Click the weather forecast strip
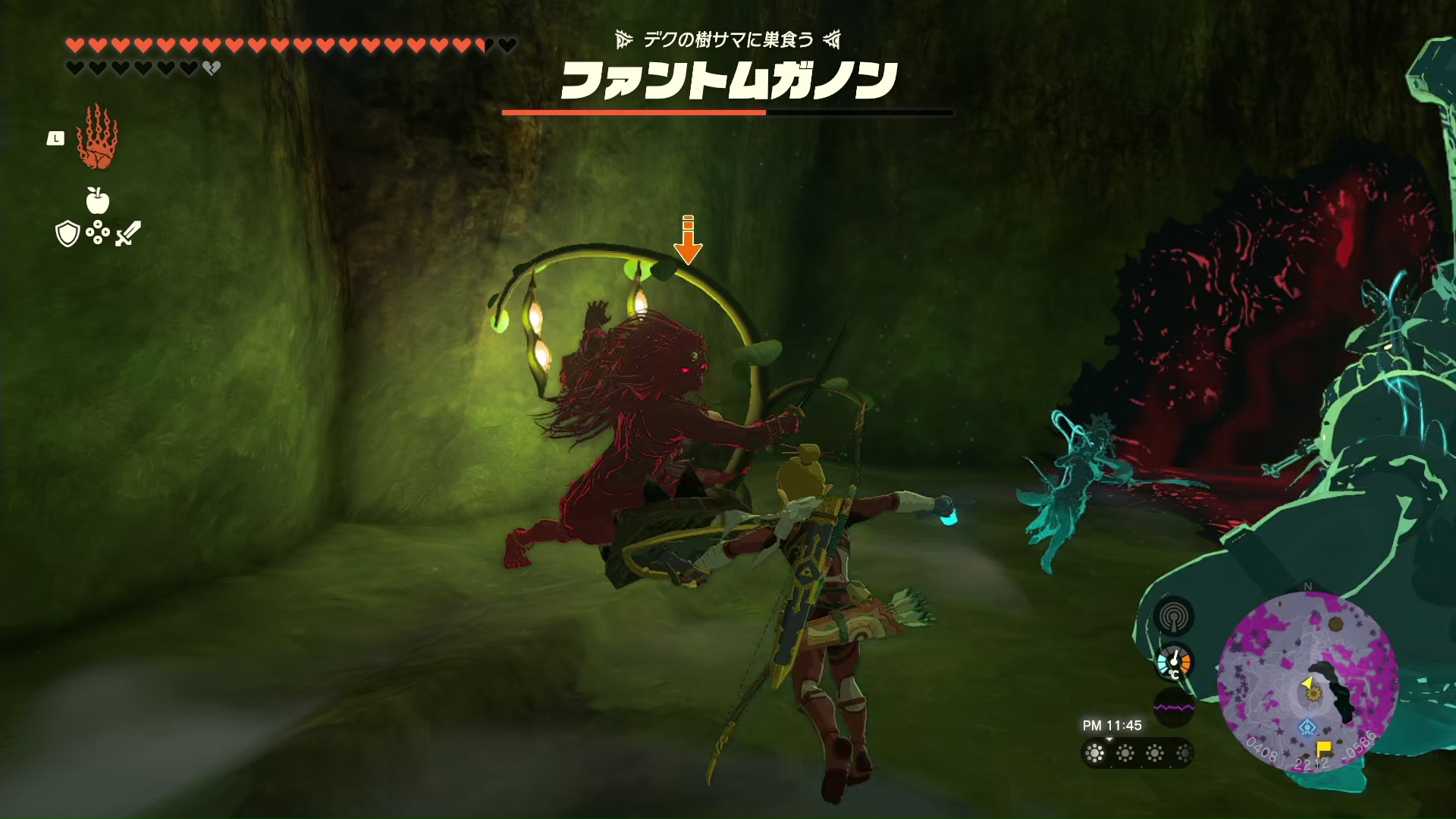This screenshot has width=1456, height=819. tap(1137, 753)
